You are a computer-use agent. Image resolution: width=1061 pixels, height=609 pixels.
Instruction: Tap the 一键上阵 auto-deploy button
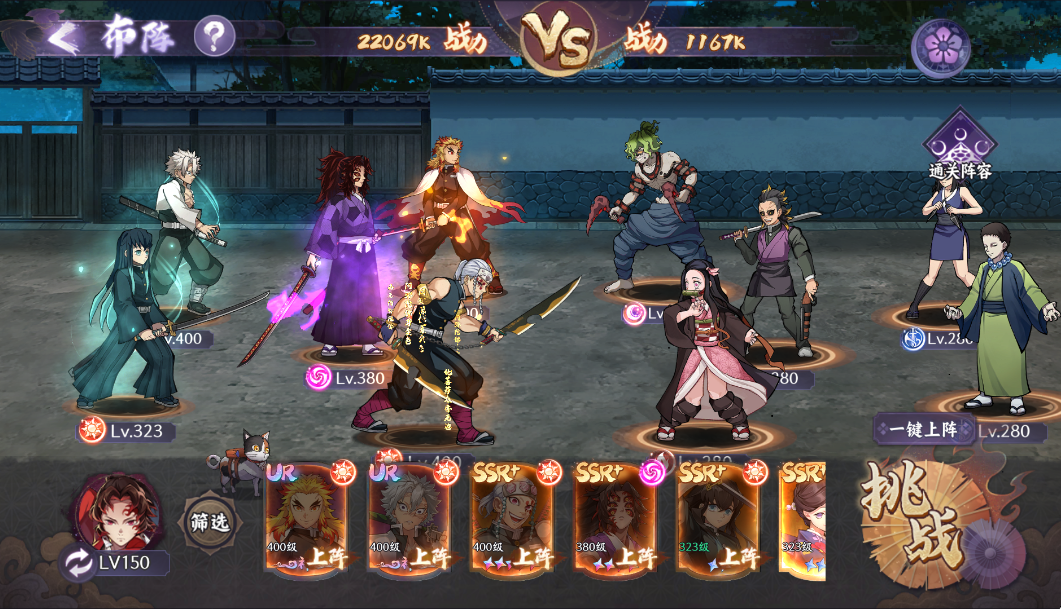pyautogui.click(x=922, y=430)
